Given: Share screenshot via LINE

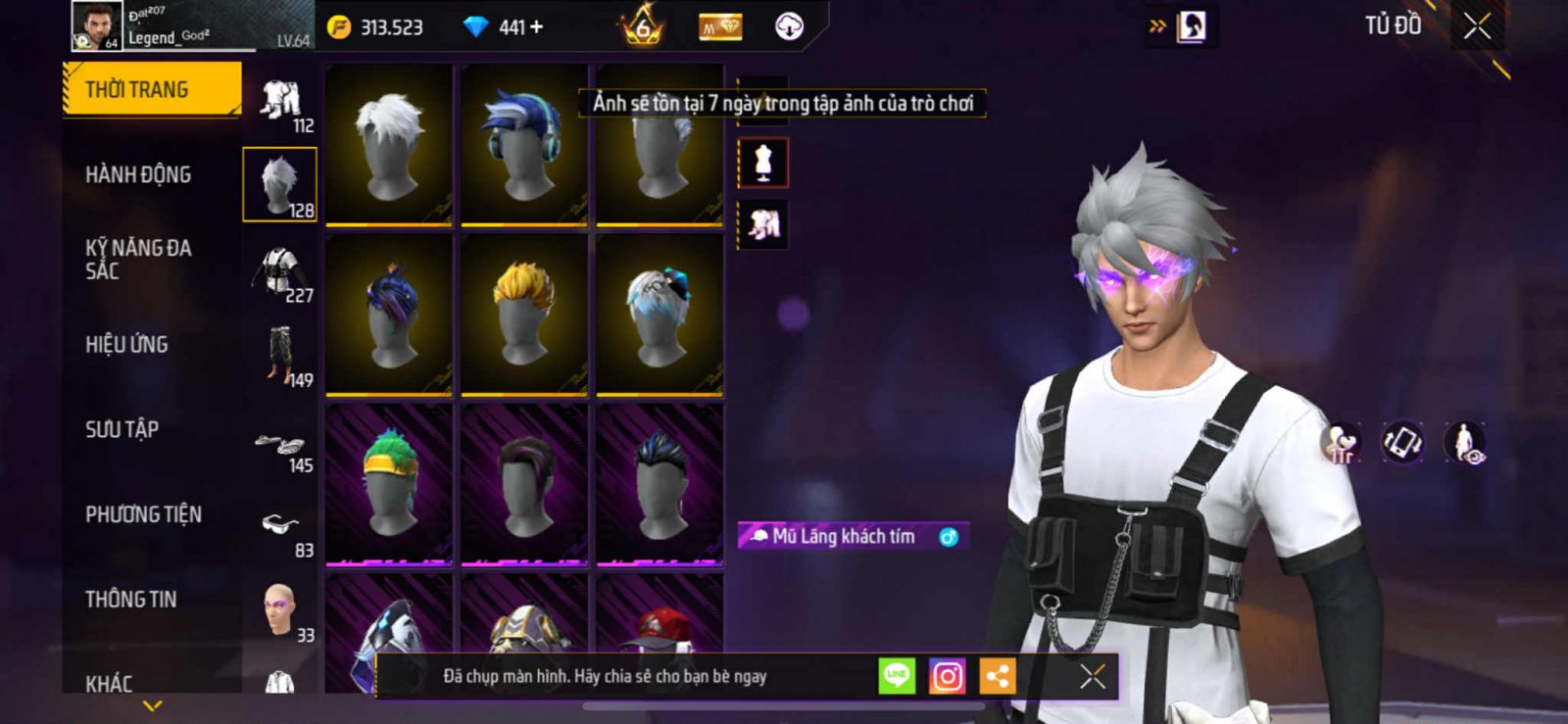Looking at the screenshot, I should click(x=897, y=676).
